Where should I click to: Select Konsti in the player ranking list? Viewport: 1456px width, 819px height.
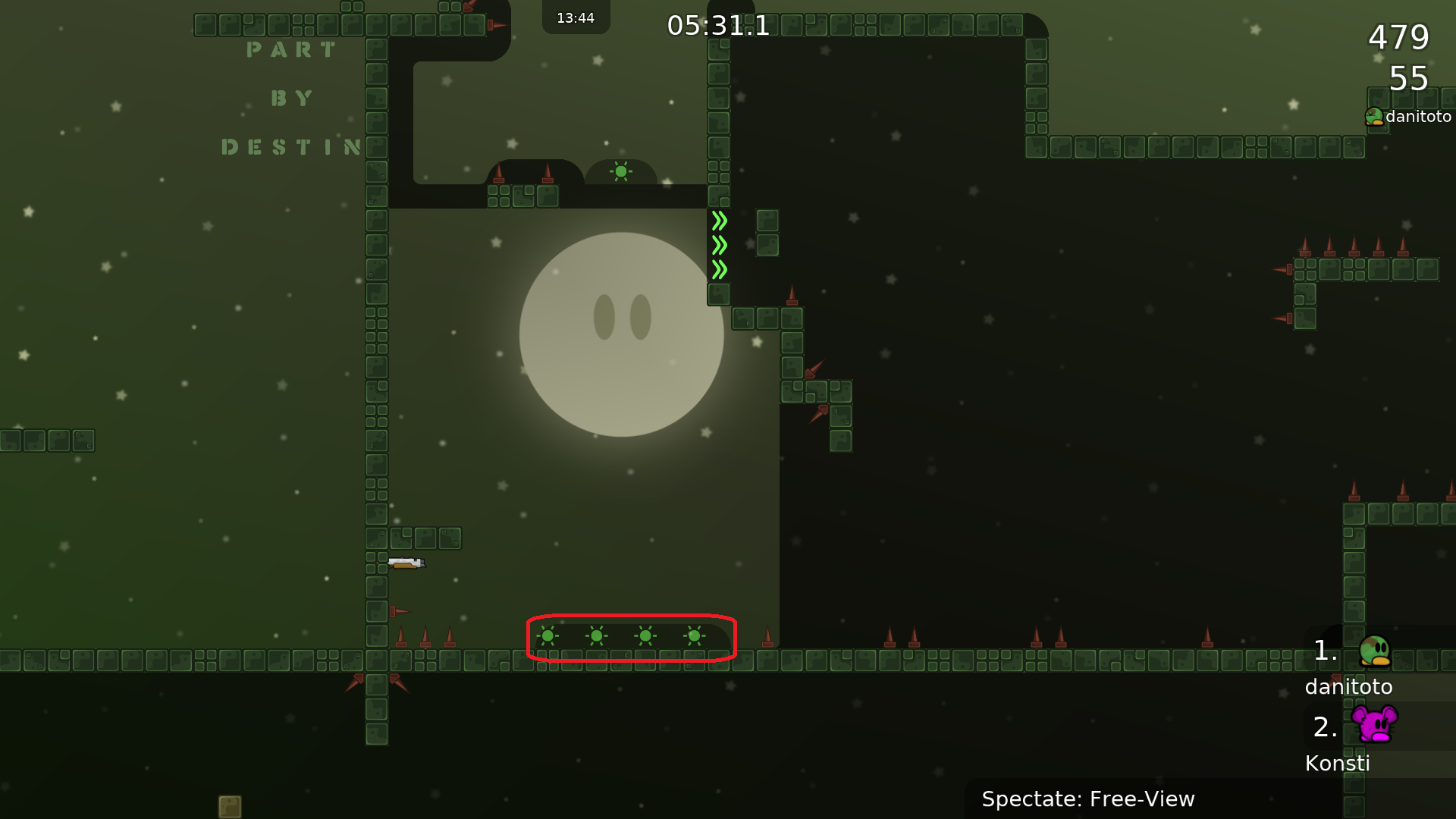coord(1338,763)
